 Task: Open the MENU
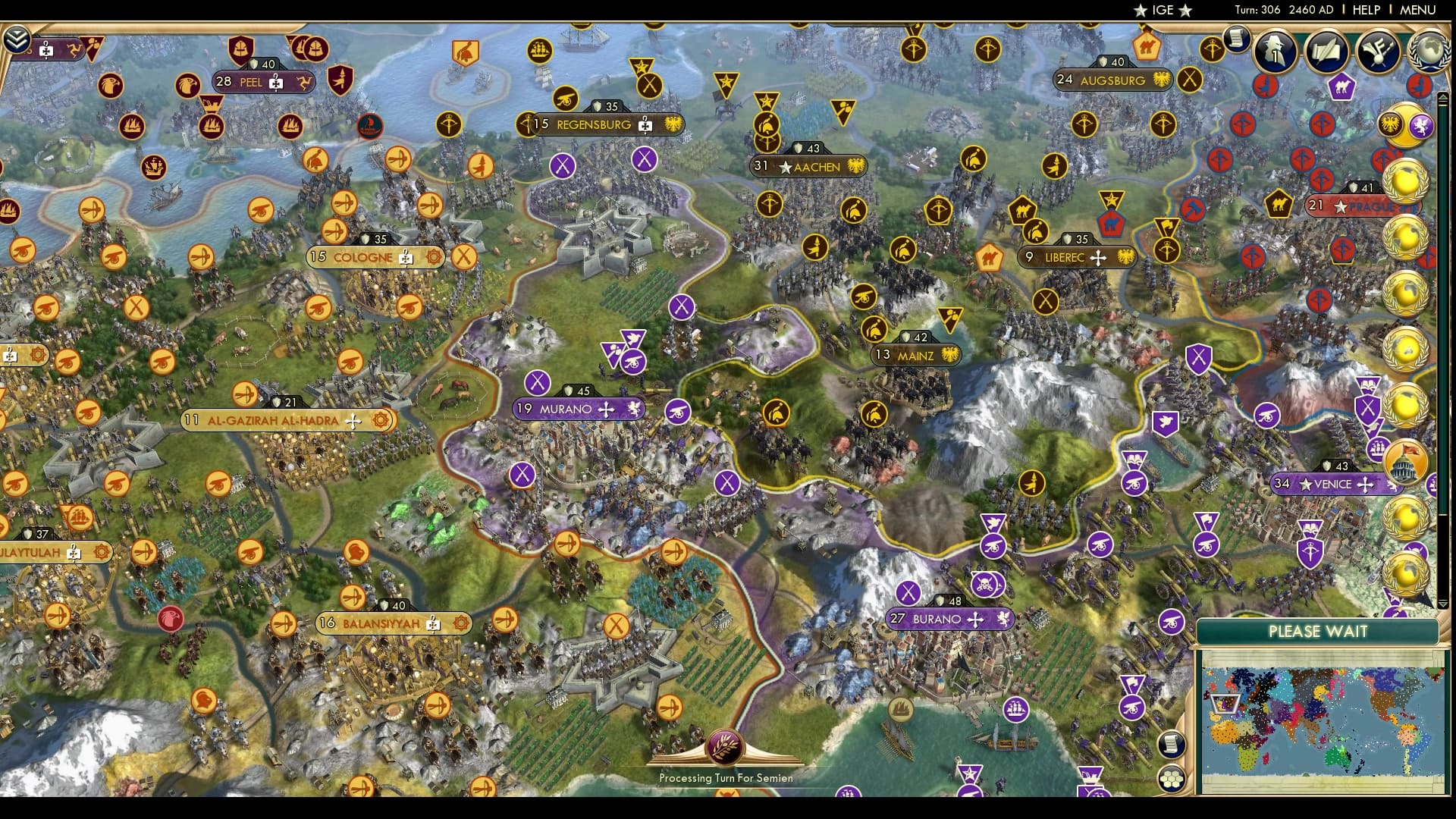pos(1422,10)
